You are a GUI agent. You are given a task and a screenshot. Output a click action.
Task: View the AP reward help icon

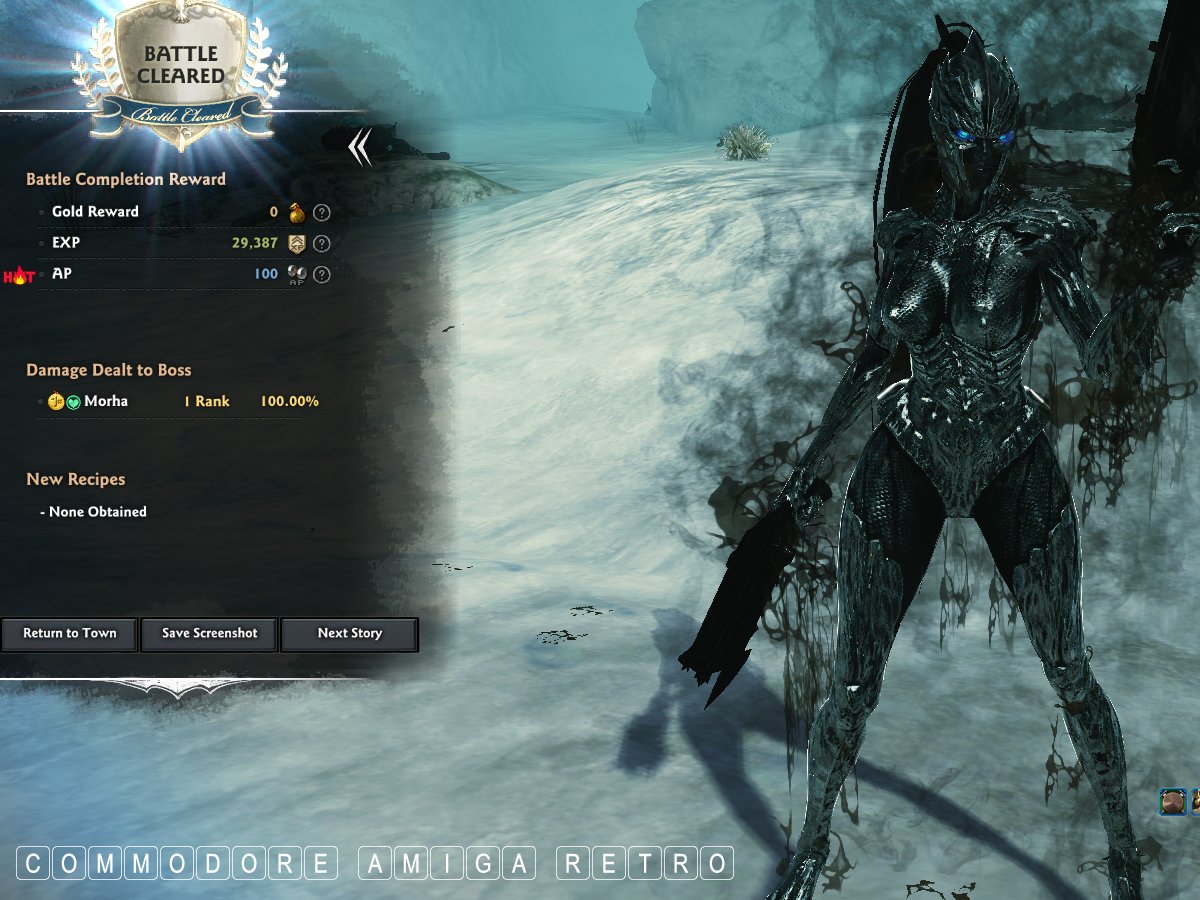(322, 274)
